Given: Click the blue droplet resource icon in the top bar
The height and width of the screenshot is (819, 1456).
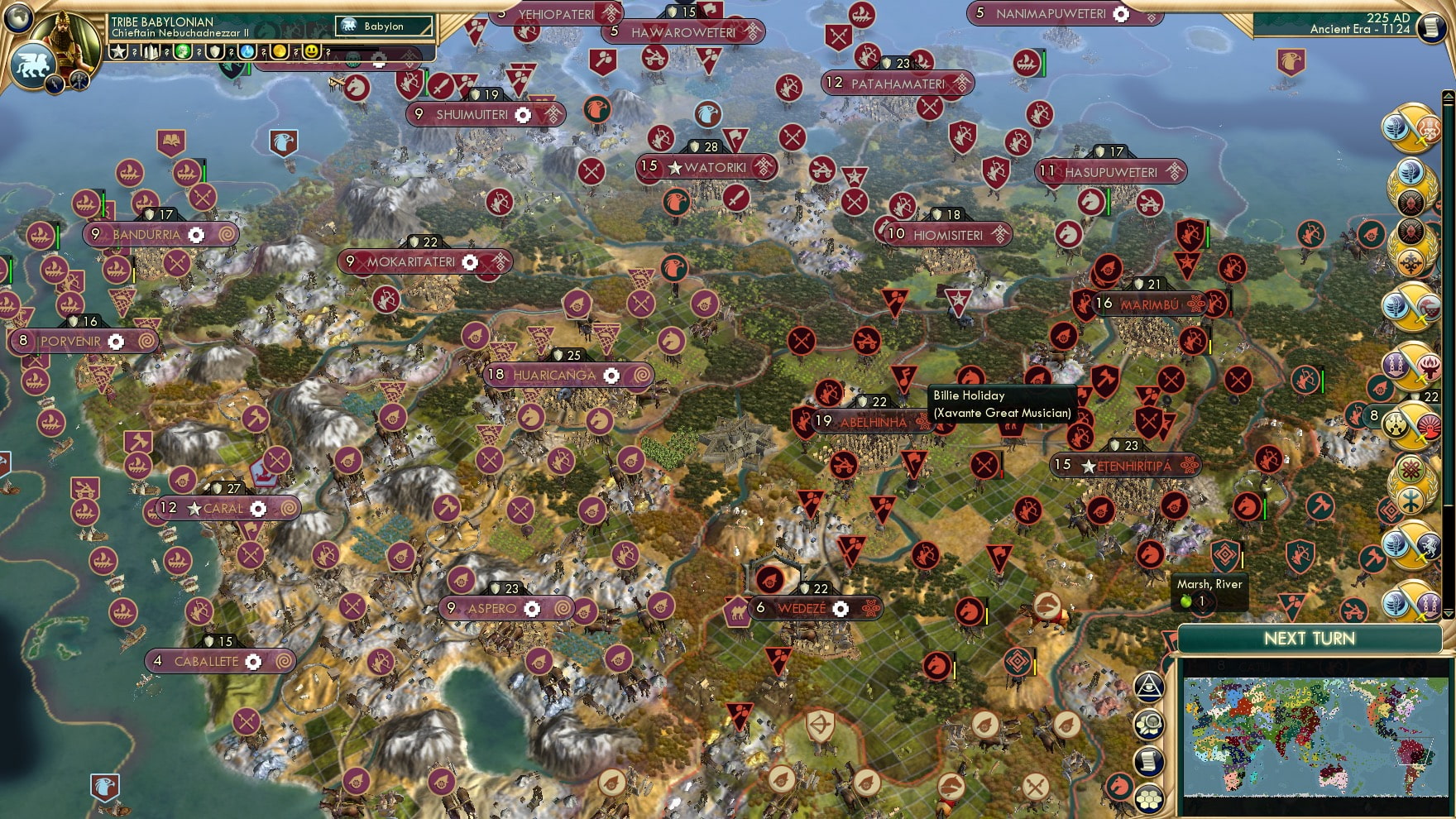Looking at the screenshot, I should (x=247, y=51).
